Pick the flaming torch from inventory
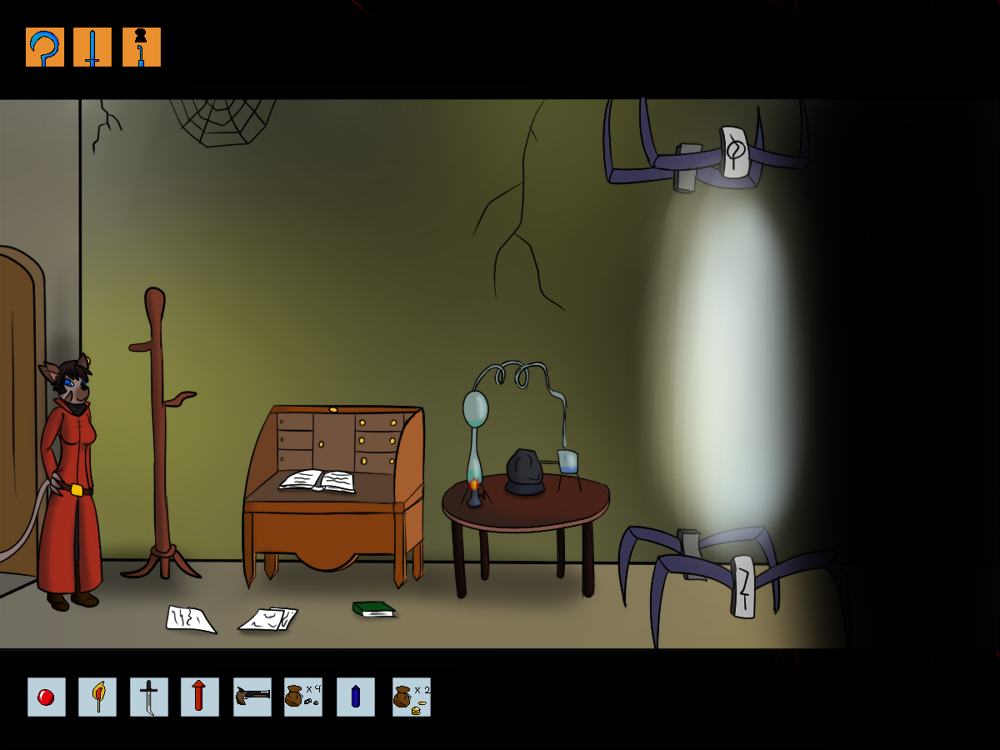 click(x=97, y=697)
